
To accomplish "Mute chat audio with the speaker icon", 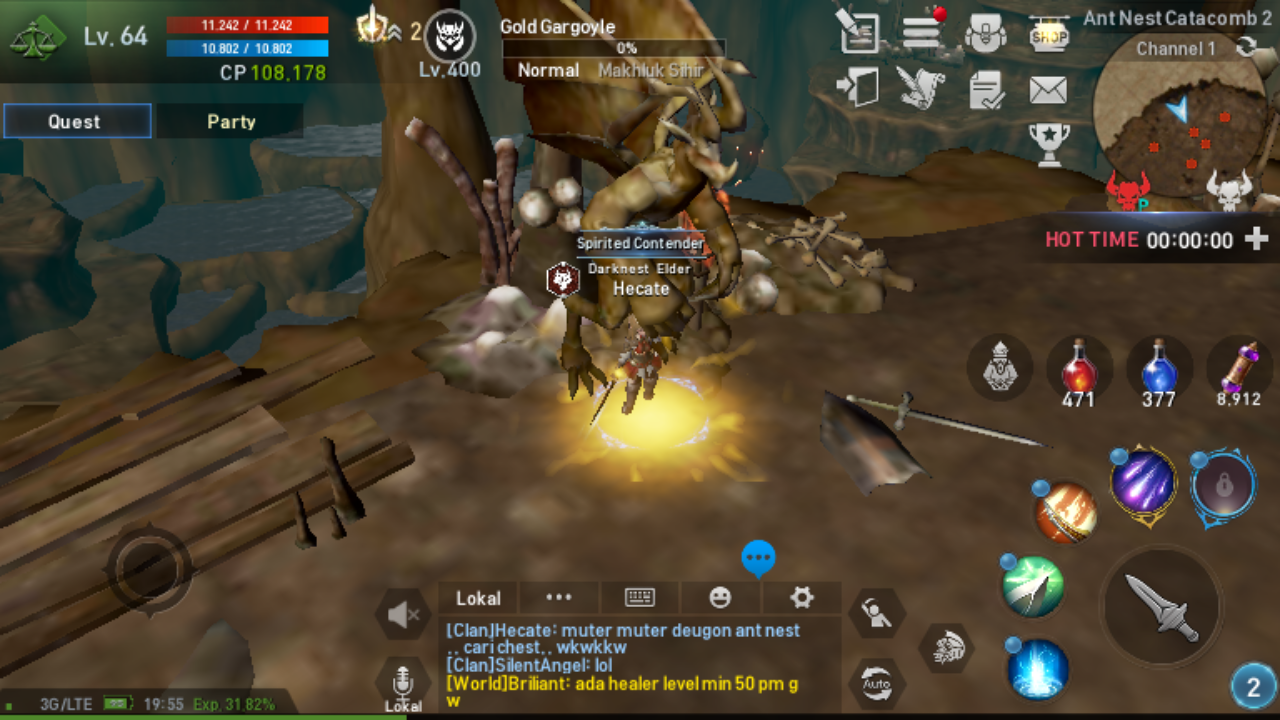I will point(403,615).
